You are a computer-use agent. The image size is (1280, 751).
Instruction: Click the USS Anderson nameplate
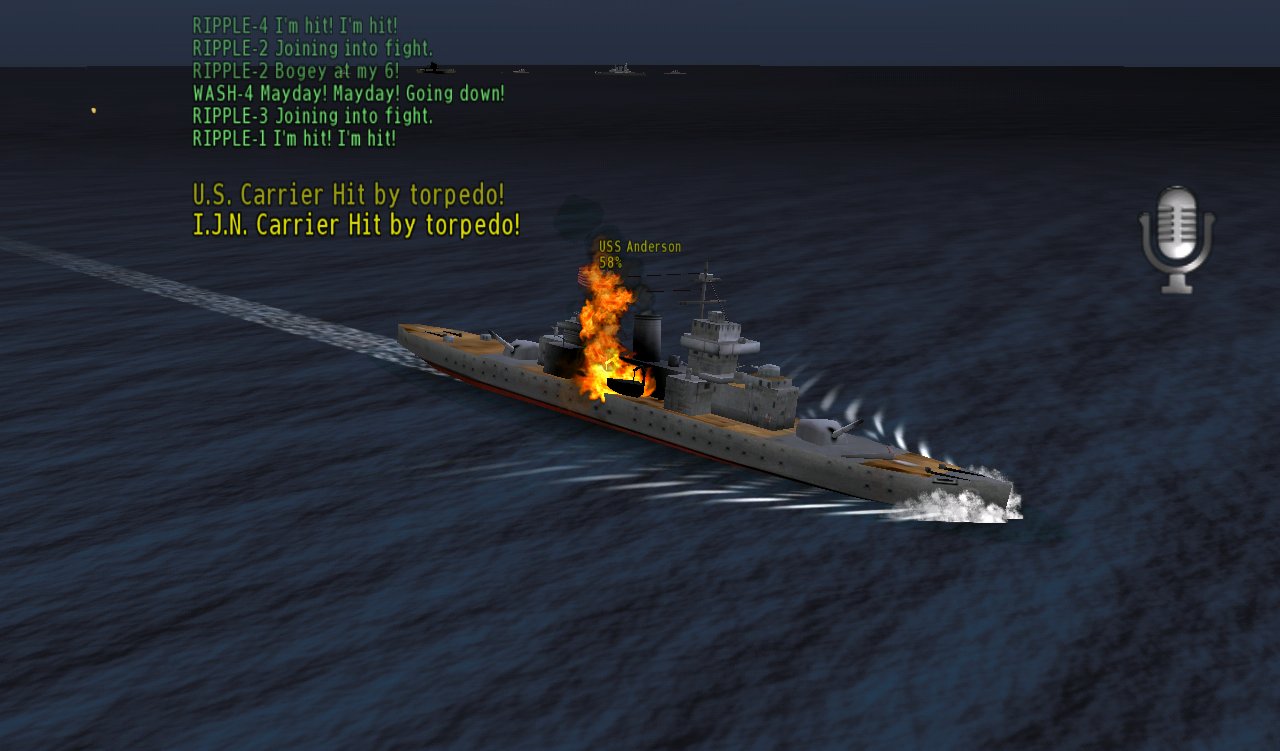[637, 246]
